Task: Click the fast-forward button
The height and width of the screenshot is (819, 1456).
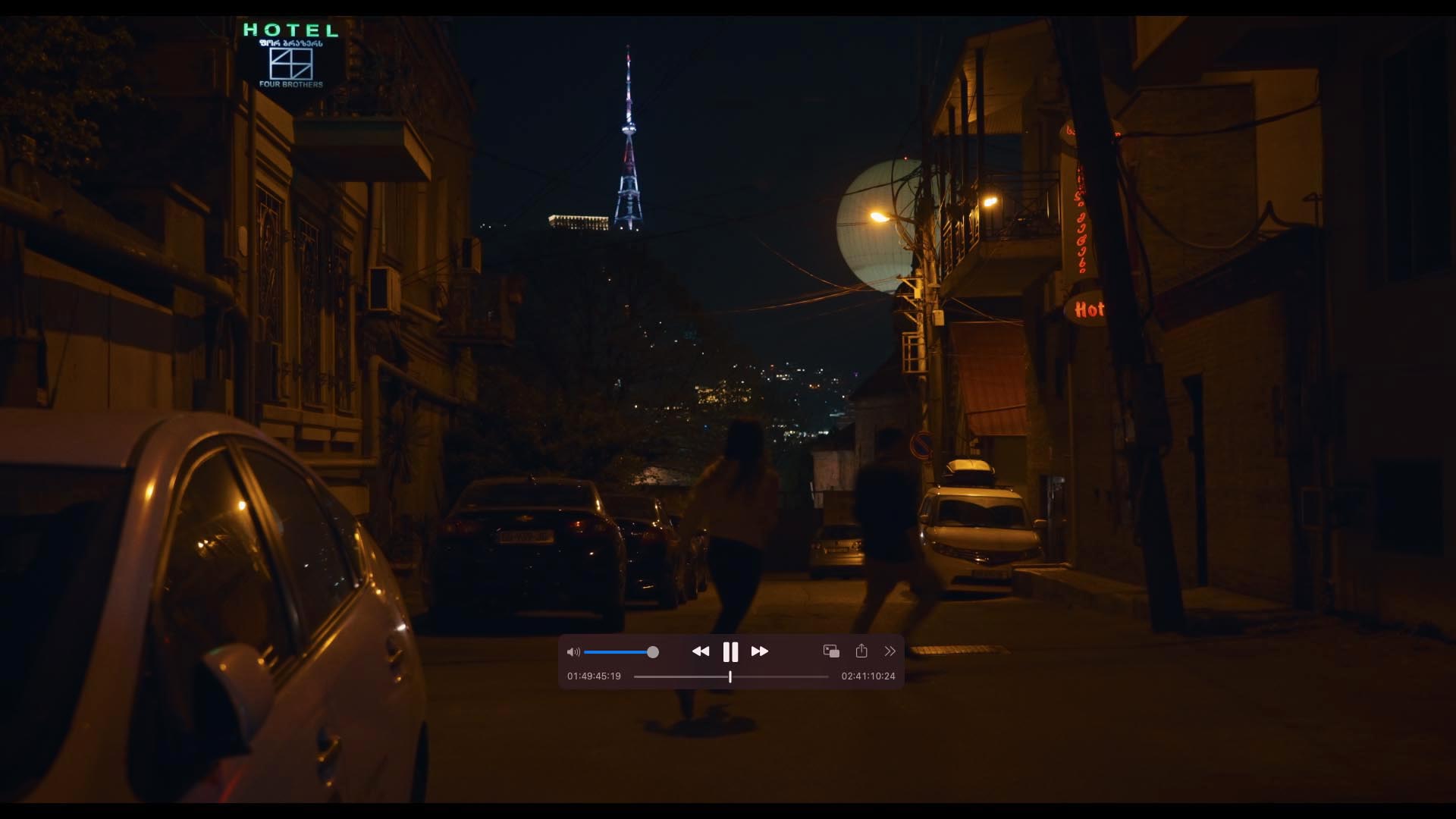Action: pyautogui.click(x=760, y=651)
